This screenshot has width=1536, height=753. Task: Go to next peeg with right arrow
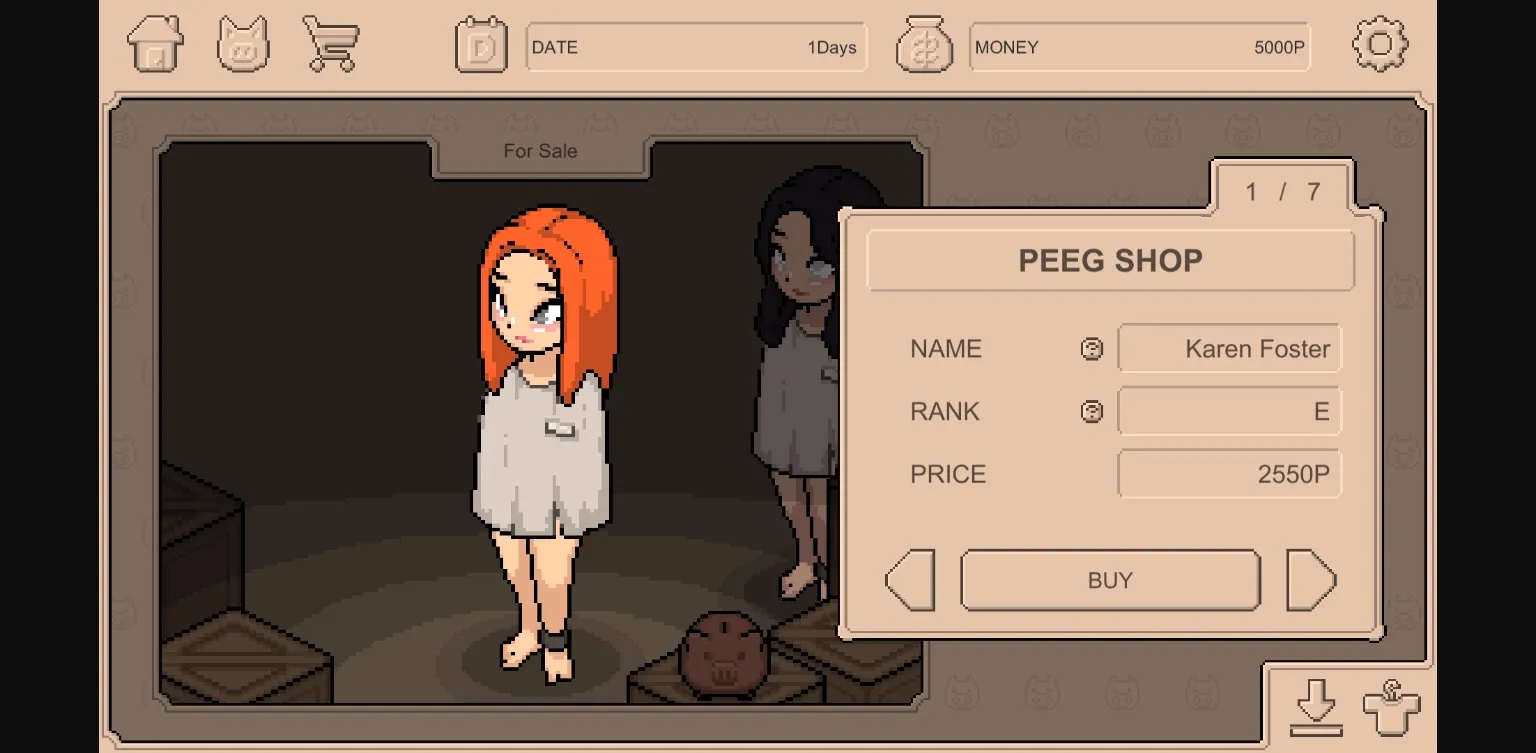(1312, 580)
